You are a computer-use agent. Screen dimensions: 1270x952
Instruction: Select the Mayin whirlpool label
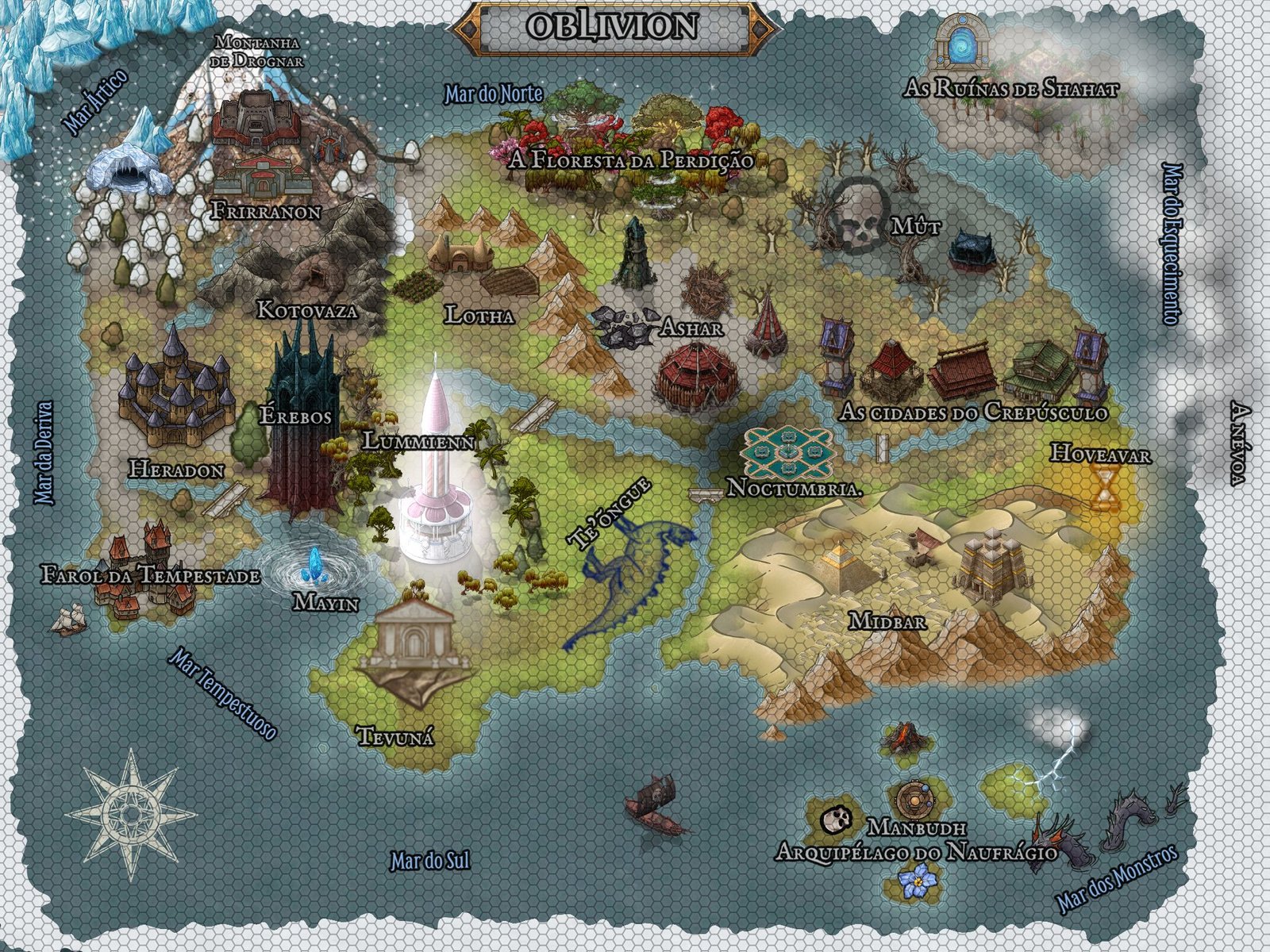(x=325, y=602)
